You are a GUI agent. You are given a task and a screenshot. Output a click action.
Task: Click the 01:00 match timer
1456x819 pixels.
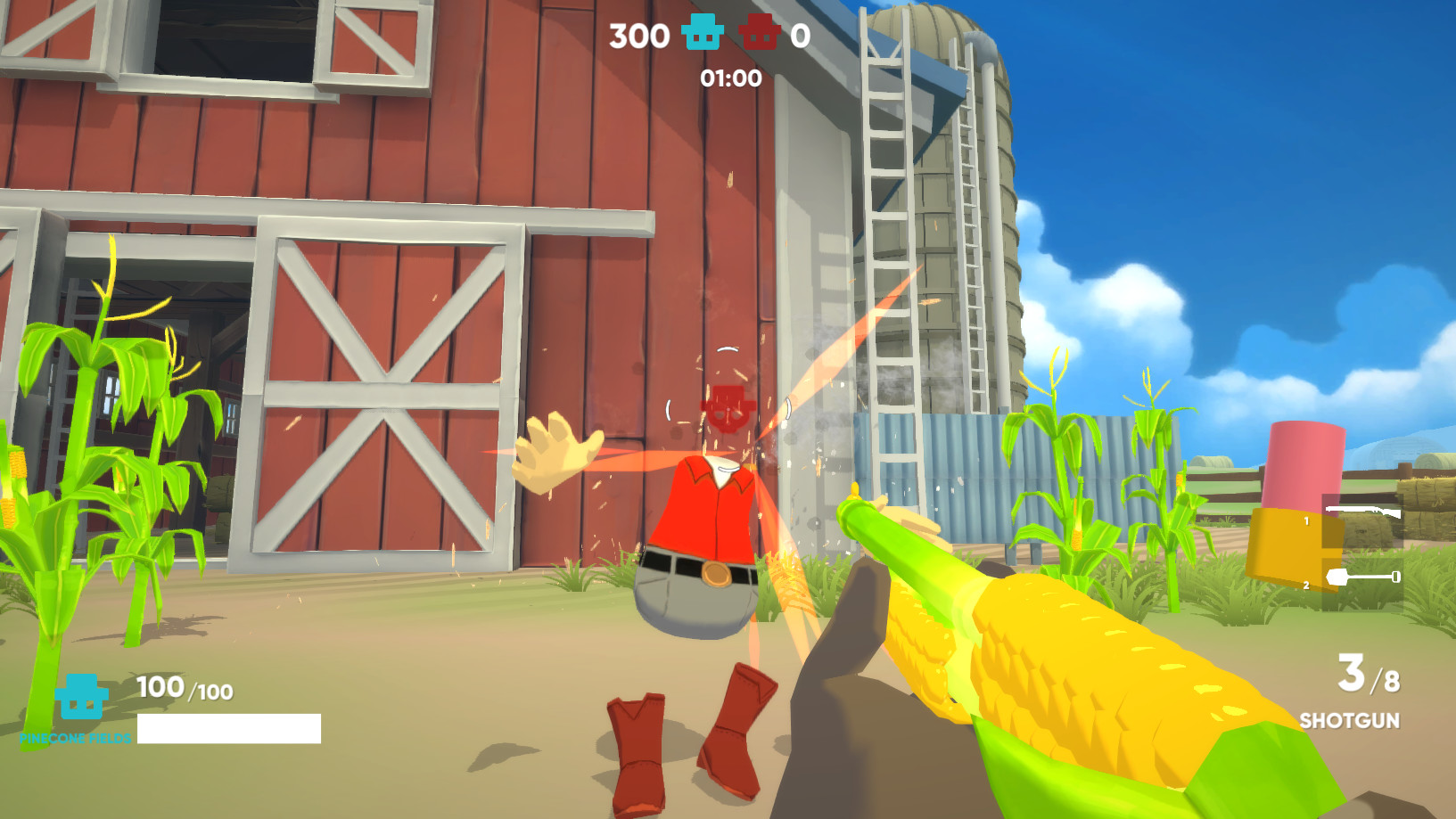pyautogui.click(x=732, y=78)
